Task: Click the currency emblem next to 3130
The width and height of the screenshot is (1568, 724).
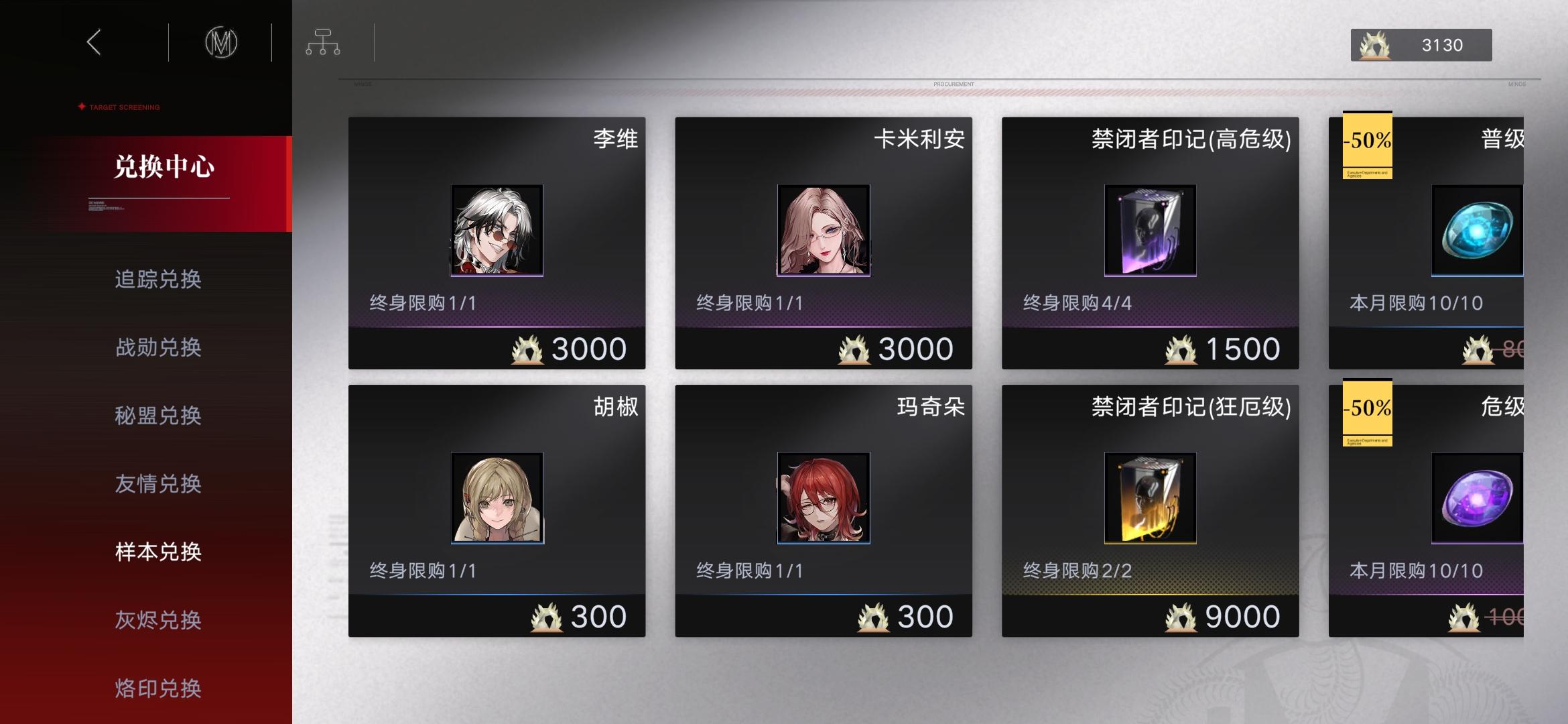Action: (1376, 44)
